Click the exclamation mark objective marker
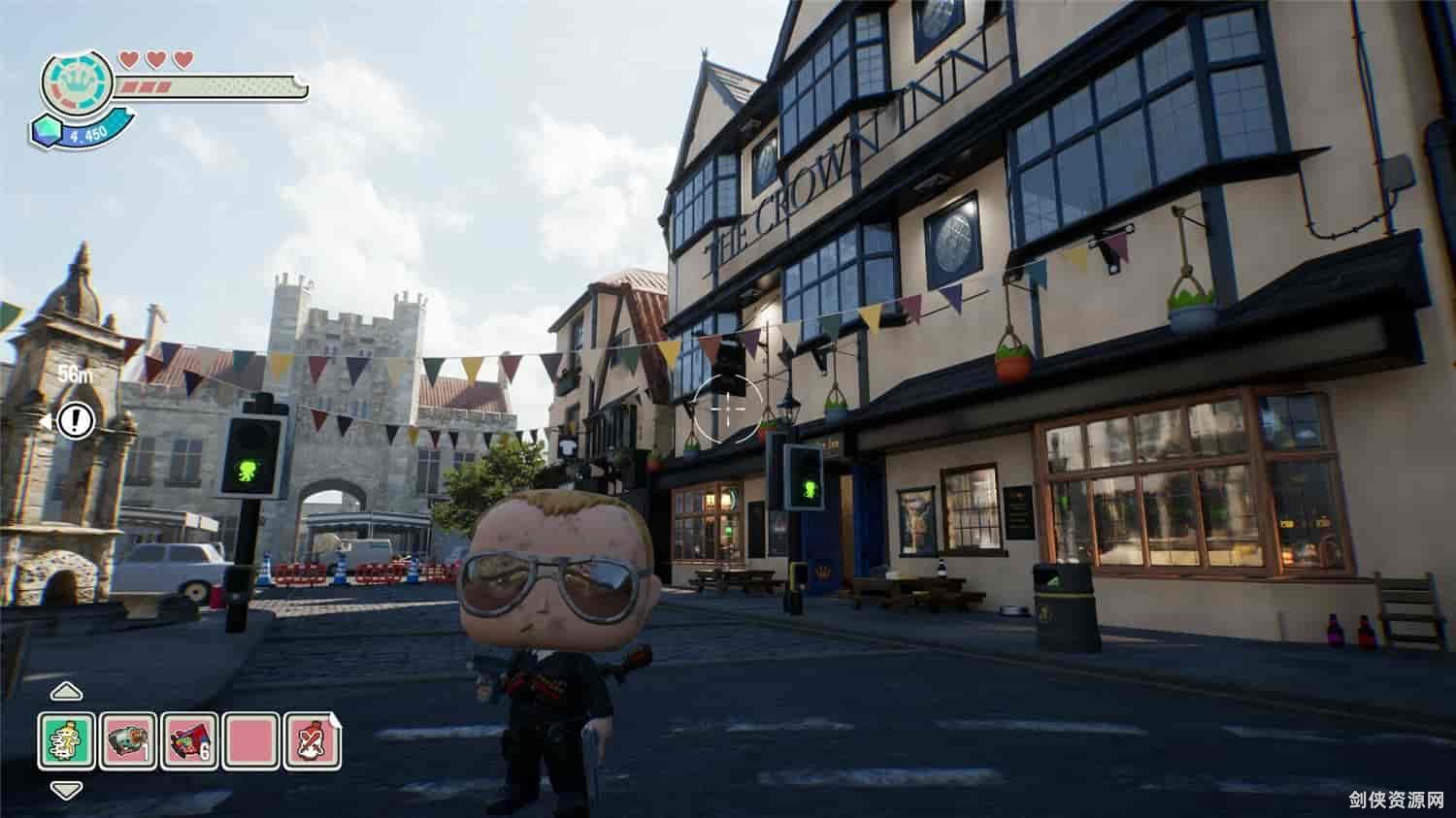This screenshot has height=818, width=1456. (75, 420)
